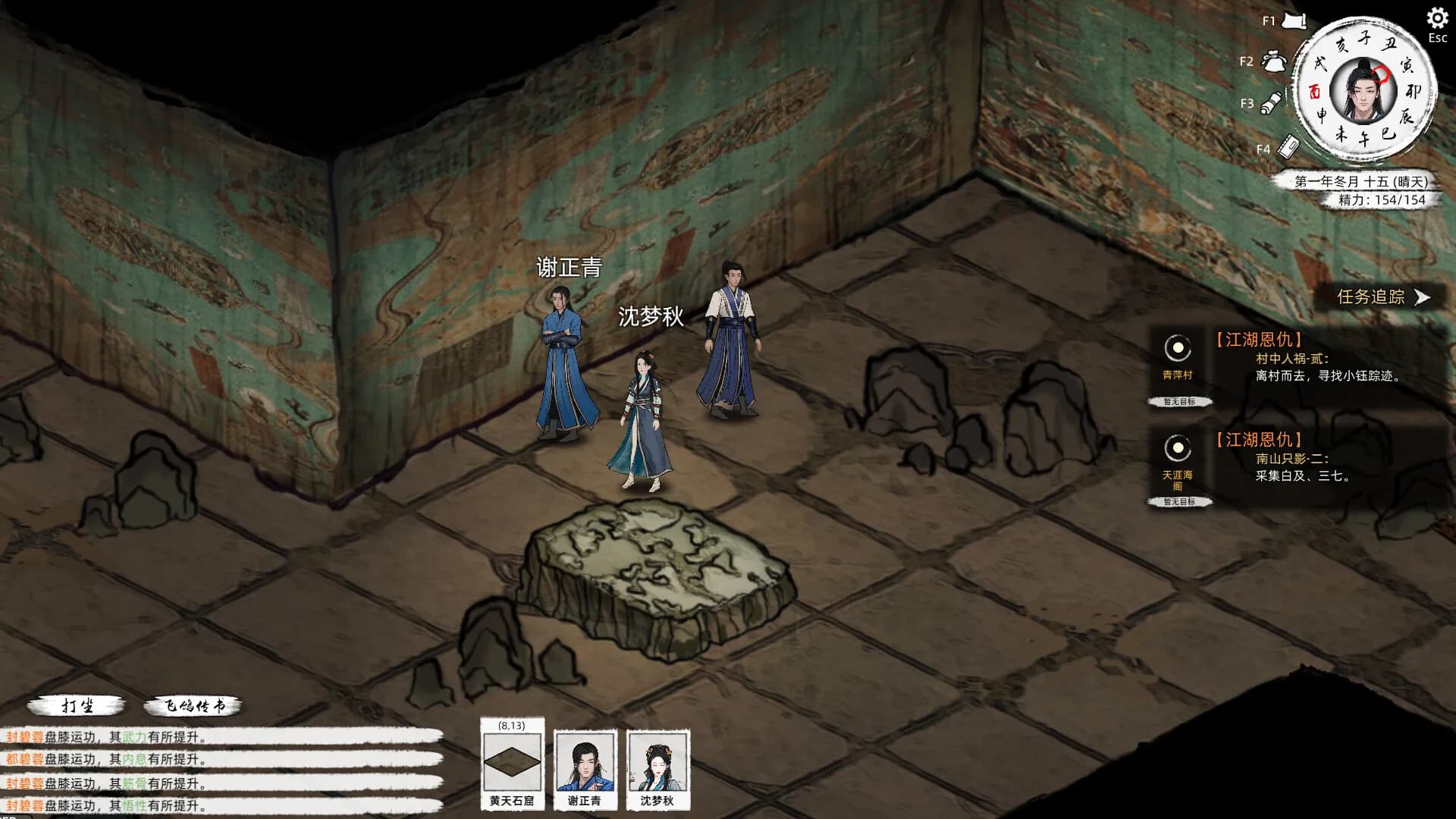Collapse the 任务追踪 quest tracker

pyautogui.click(x=1422, y=297)
